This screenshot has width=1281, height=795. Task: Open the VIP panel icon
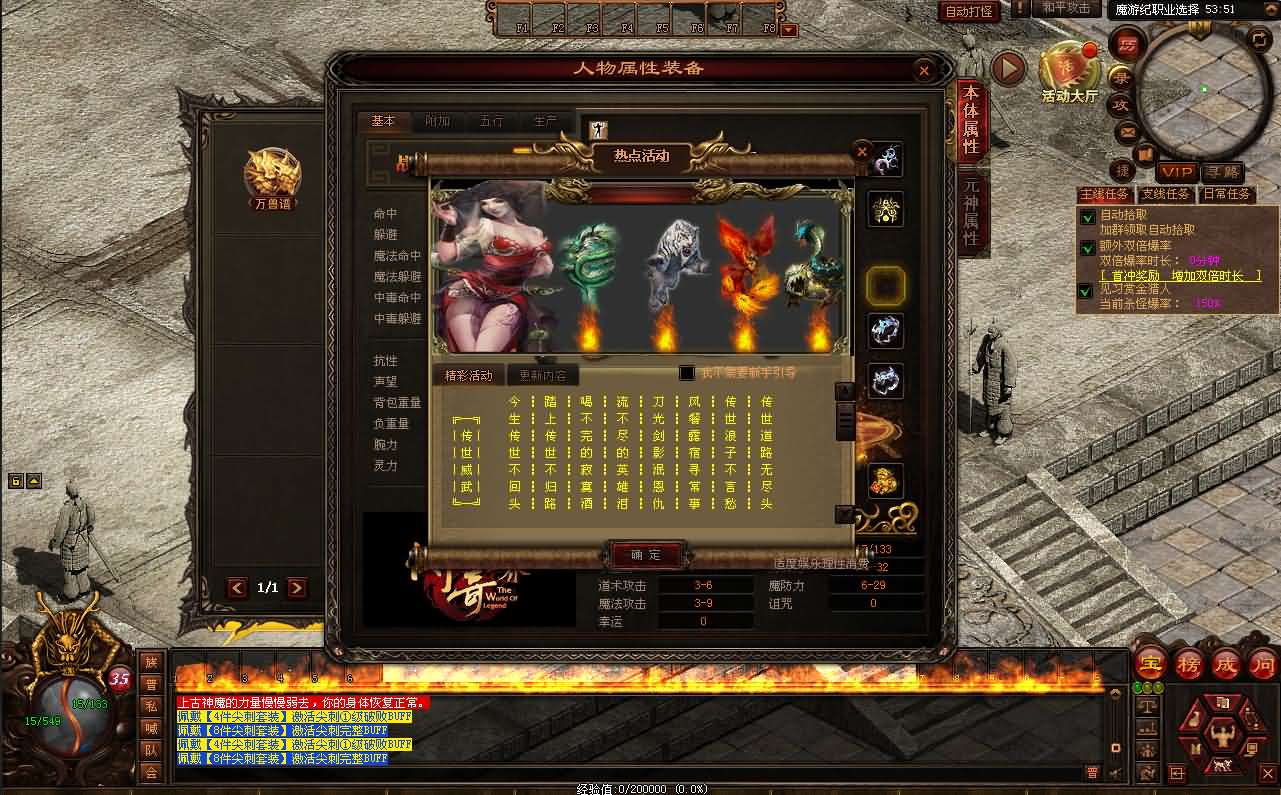click(x=1176, y=171)
